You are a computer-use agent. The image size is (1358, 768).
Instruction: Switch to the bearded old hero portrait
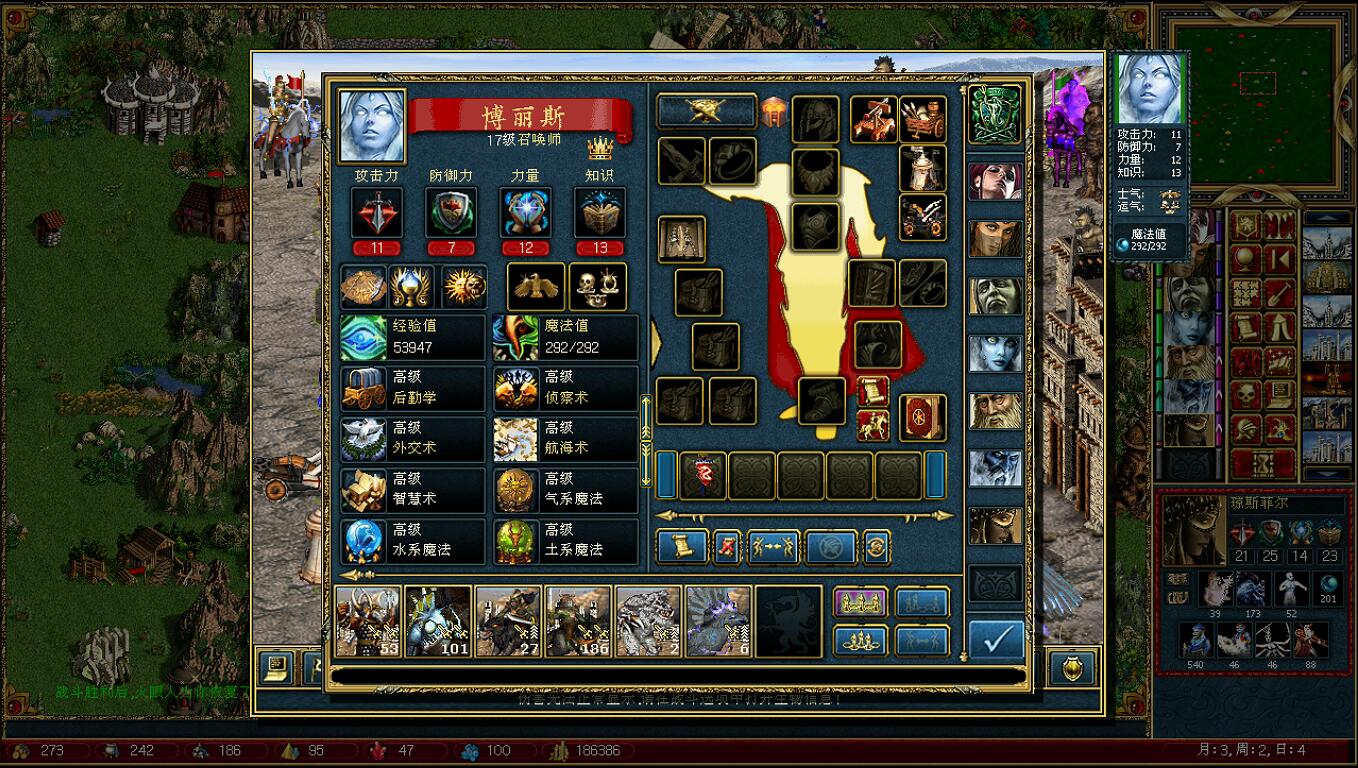(x=995, y=411)
